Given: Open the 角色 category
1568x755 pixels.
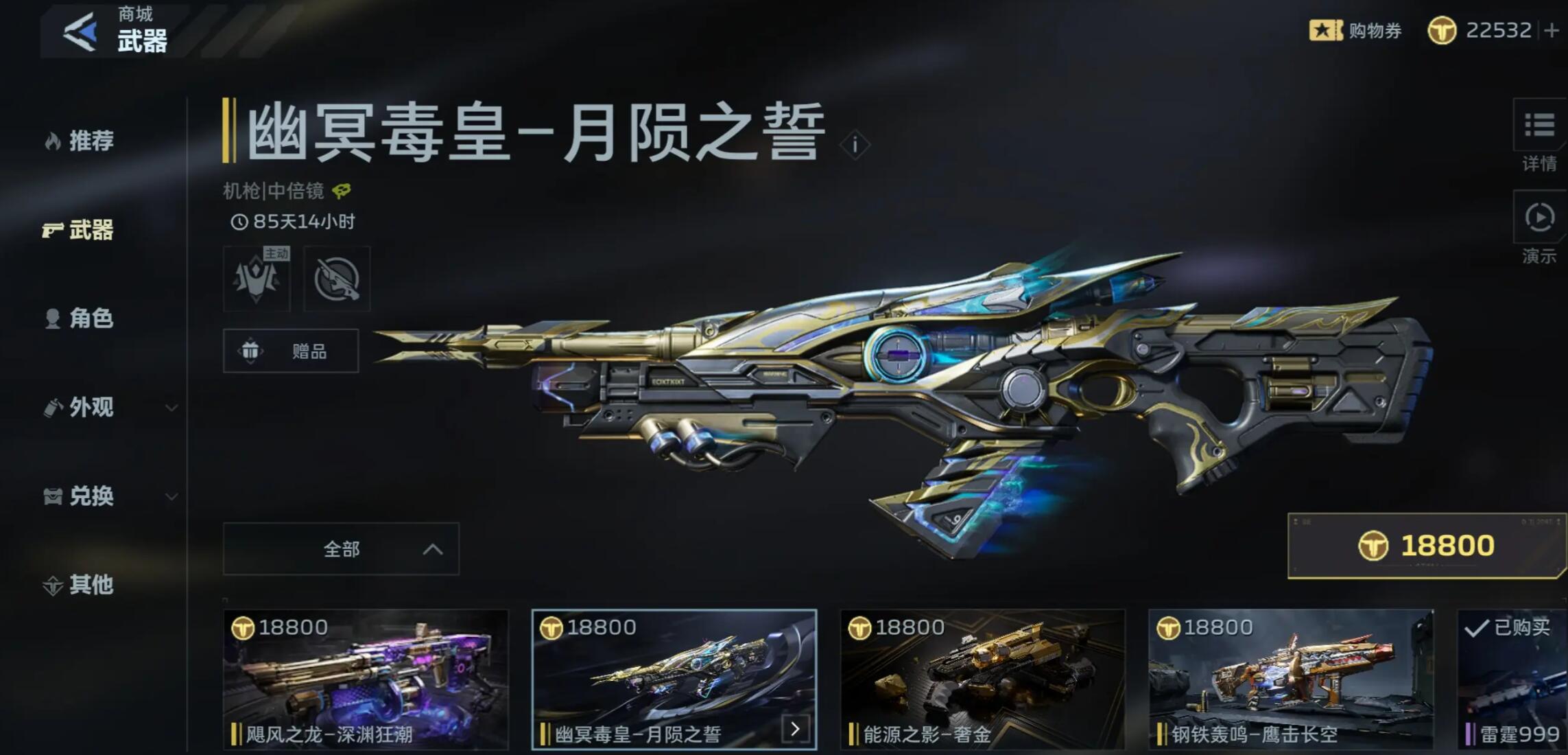Looking at the screenshot, I should [87, 318].
